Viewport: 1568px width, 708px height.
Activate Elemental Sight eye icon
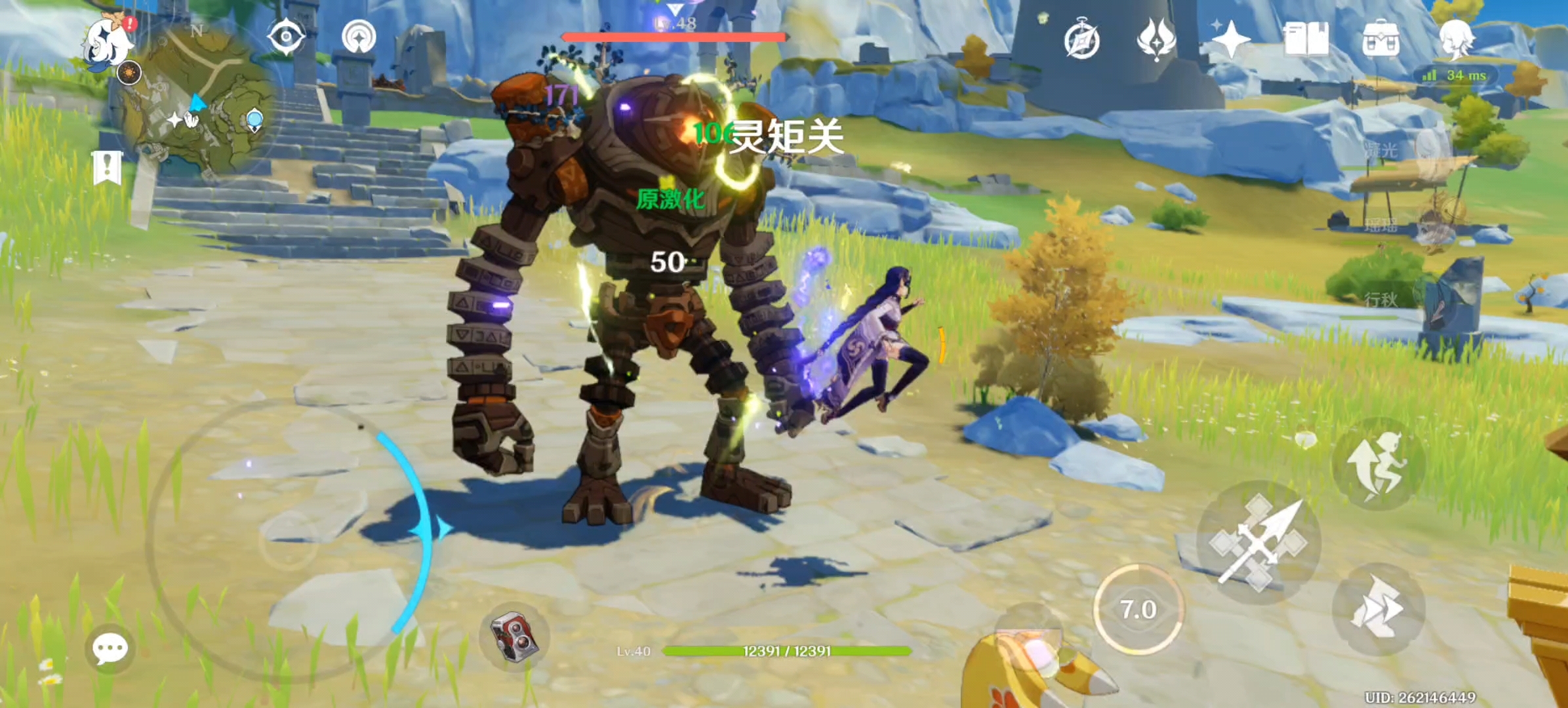coord(286,37)
